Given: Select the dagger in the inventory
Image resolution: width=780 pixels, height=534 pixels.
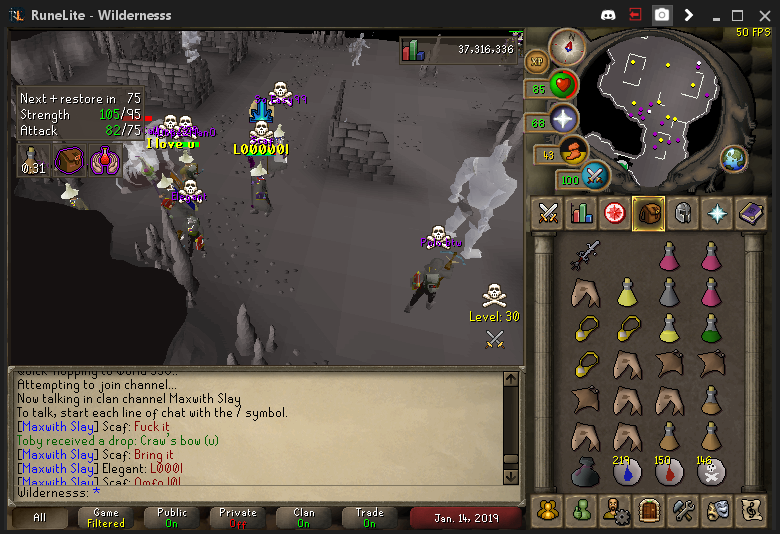Looking at the screenshot, I should [585, 255].
